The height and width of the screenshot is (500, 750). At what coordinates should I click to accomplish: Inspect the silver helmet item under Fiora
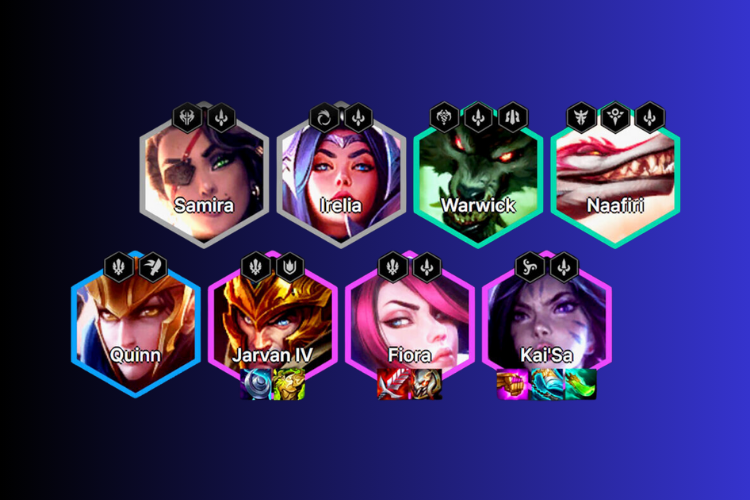425,385
